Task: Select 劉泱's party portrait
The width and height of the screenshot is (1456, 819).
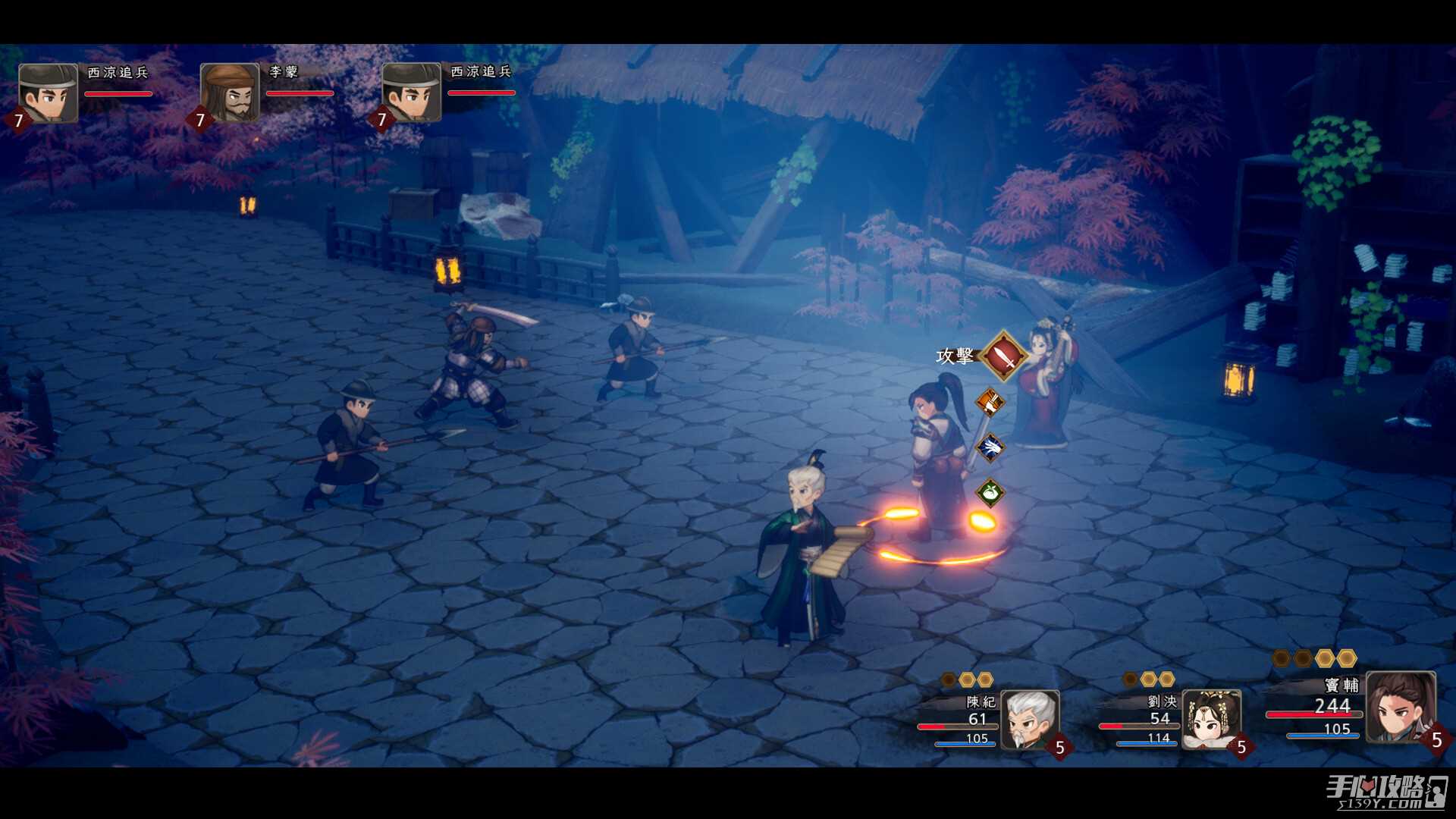Action: pyautogui.click(x=1211, y=719)
